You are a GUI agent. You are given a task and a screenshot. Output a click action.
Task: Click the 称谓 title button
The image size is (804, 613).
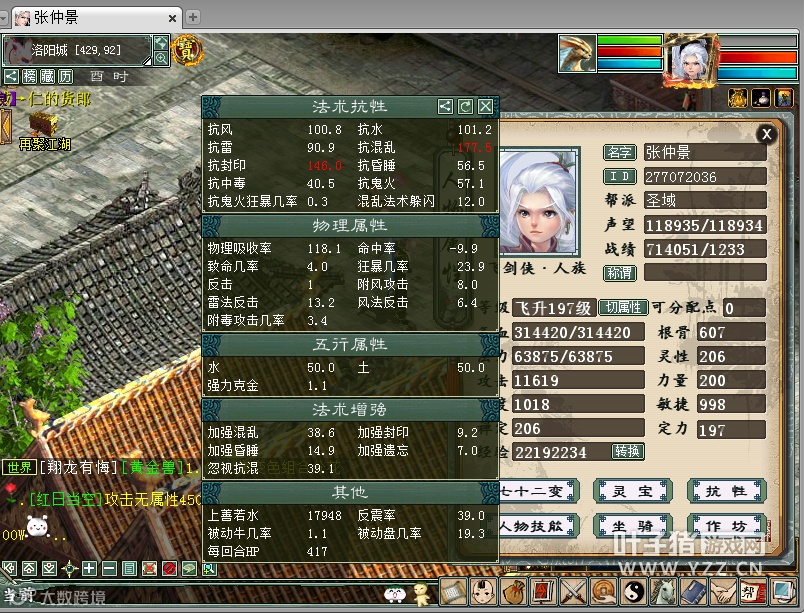click(x=620, y=272)
